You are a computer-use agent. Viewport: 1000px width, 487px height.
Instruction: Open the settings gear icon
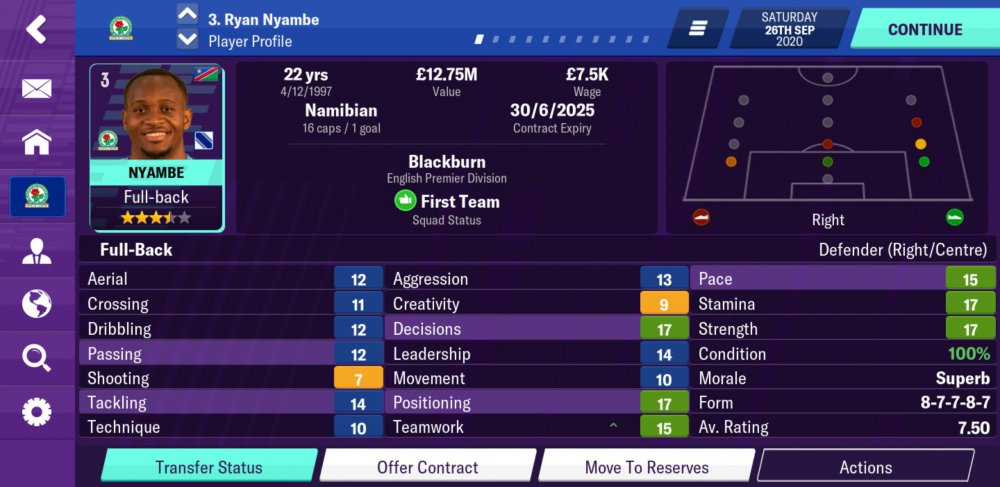[36, 410]
